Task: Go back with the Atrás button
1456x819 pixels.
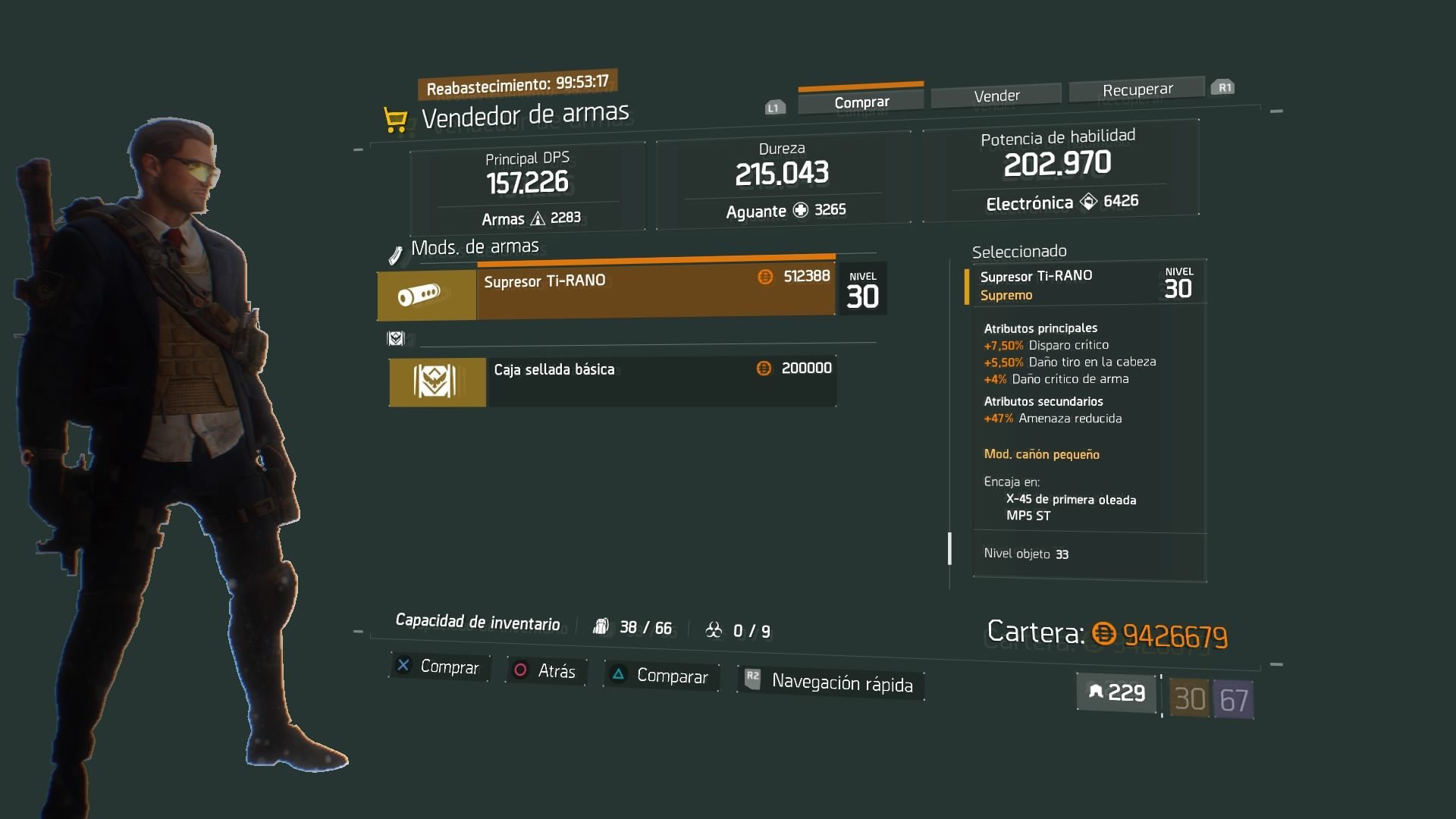Action: click(546, 671)
